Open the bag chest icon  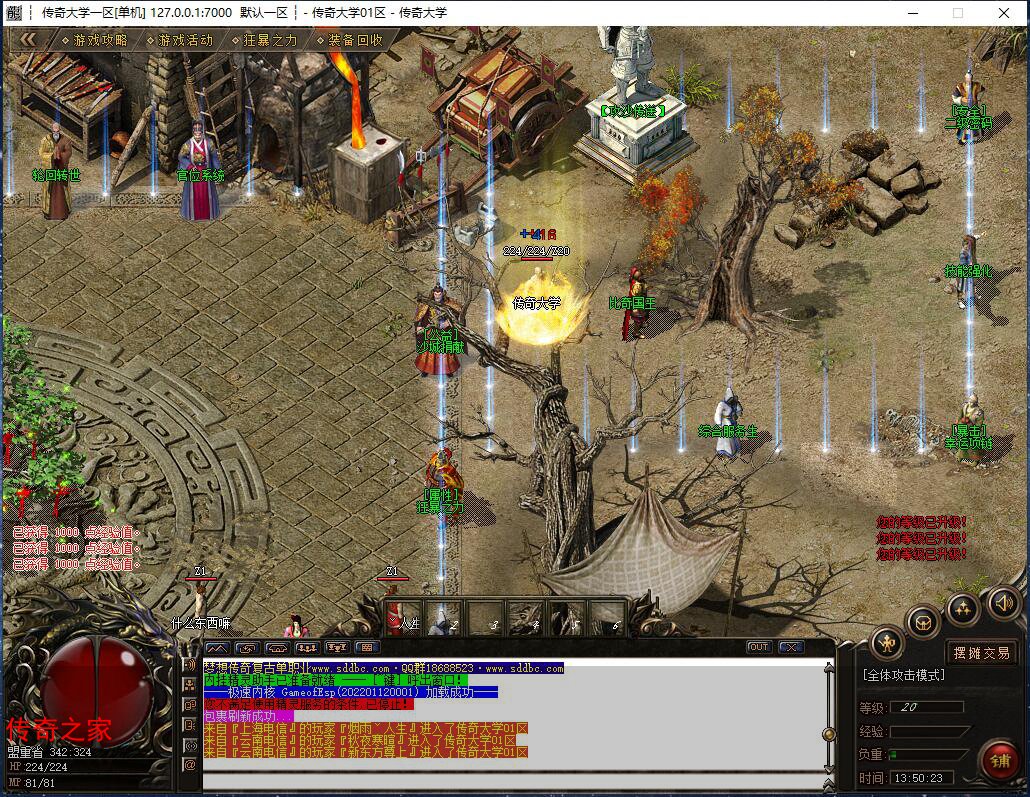[924, 622]
